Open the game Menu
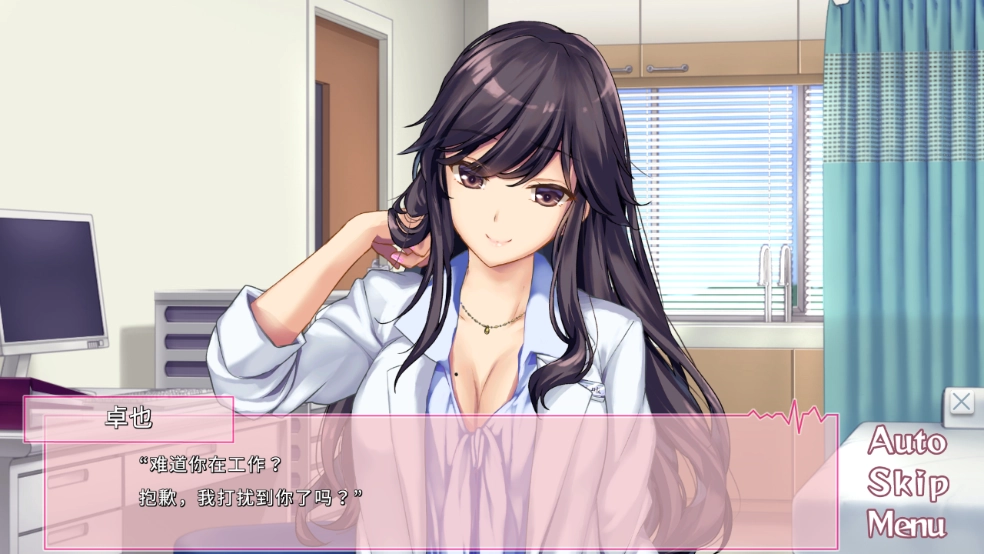 [x=907, y=524]
